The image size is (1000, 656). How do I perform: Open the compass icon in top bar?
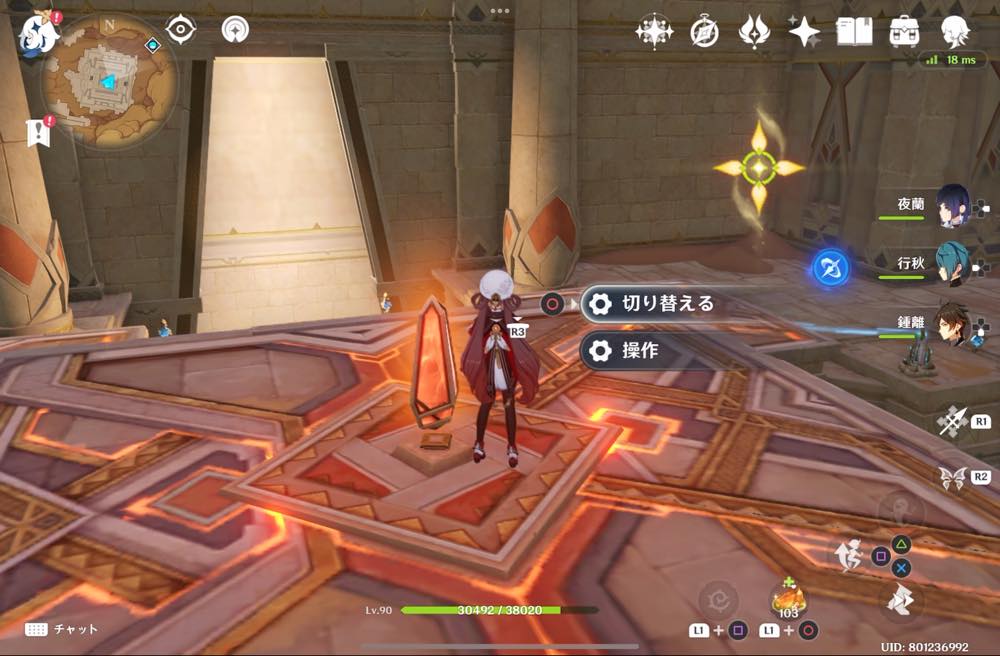pyautogui.click(x=704, y=32)
